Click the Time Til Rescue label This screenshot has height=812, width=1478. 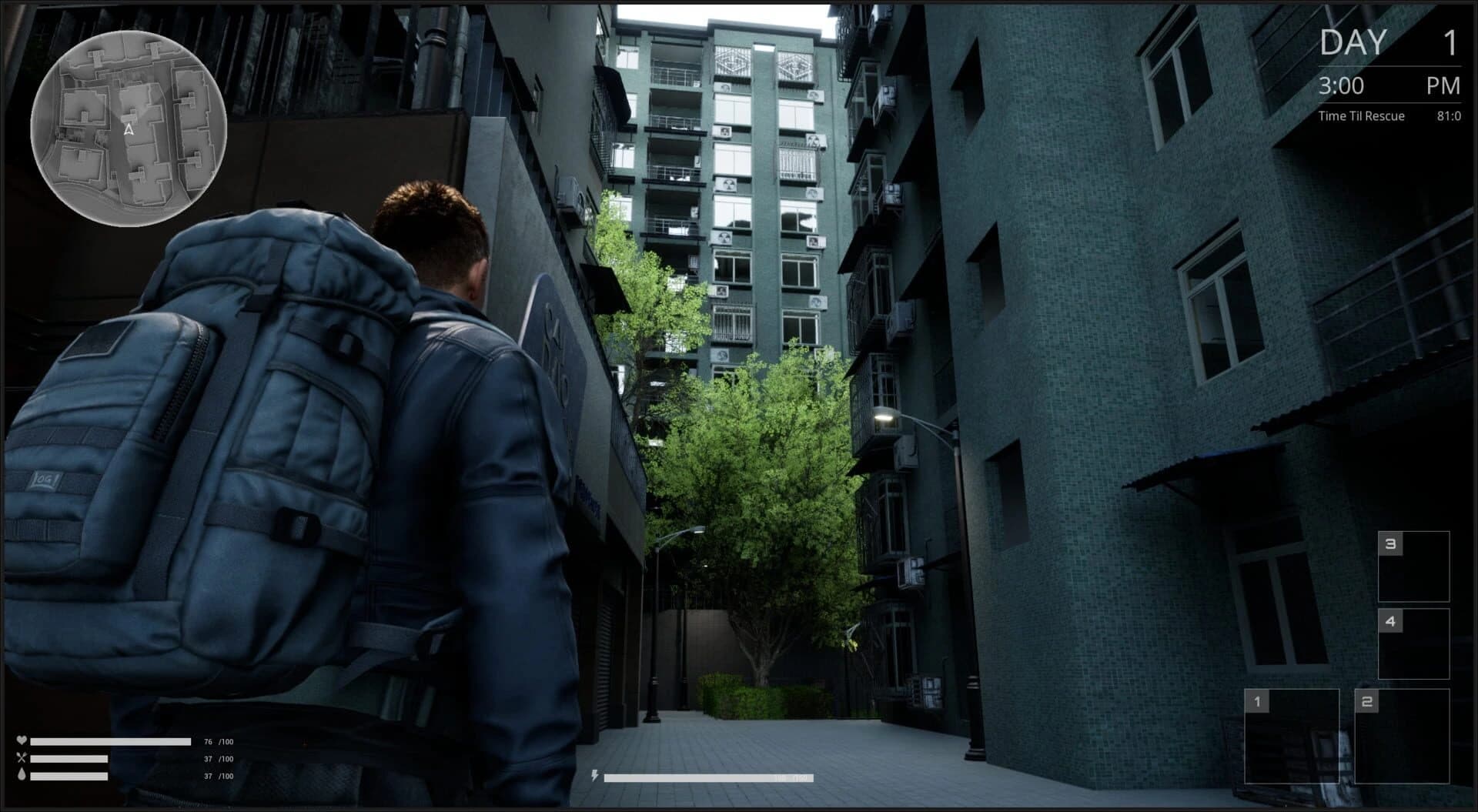coord(1360,115)
